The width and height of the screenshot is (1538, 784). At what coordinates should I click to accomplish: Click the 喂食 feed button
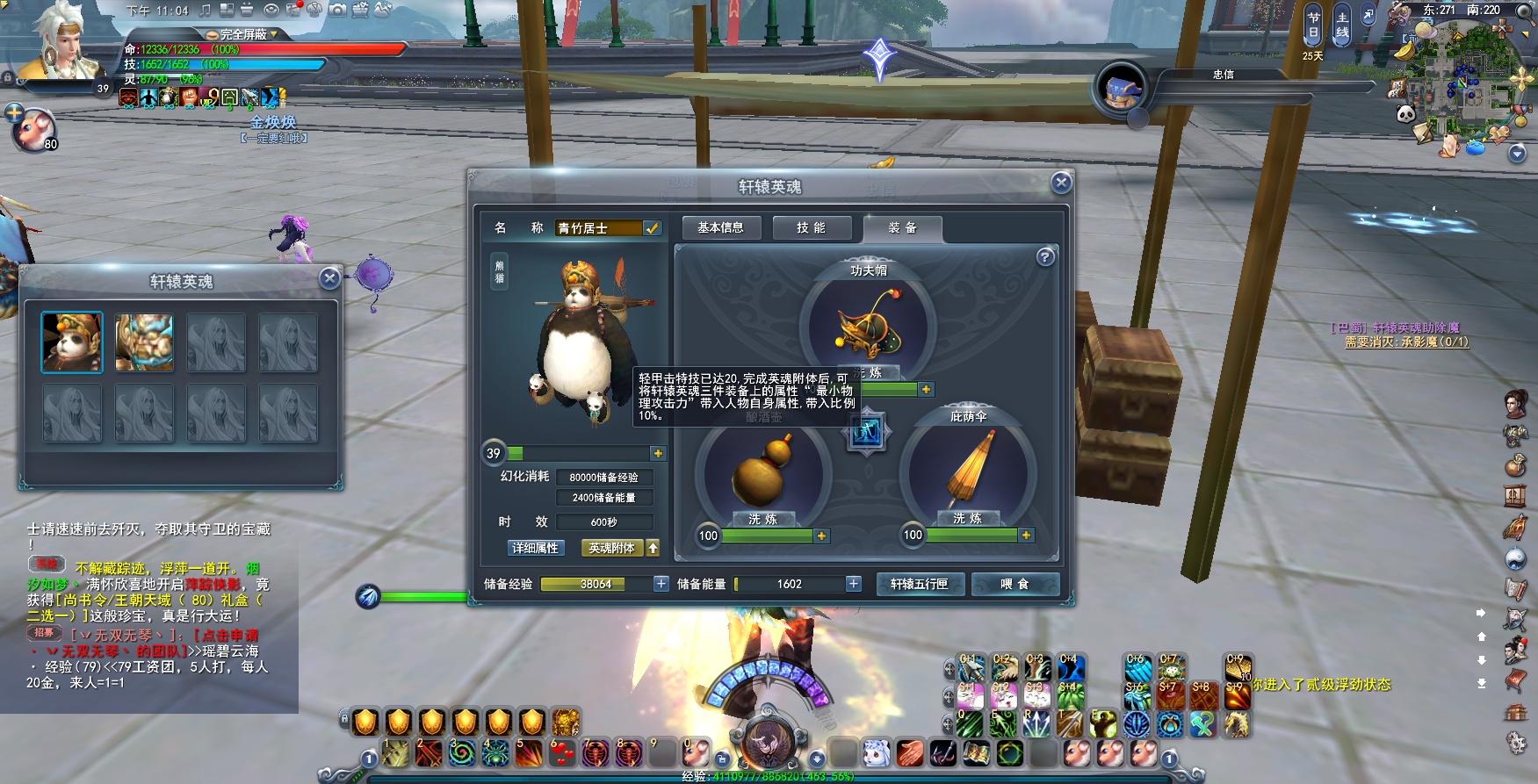pyautogui.click(x=1015, y=584)
